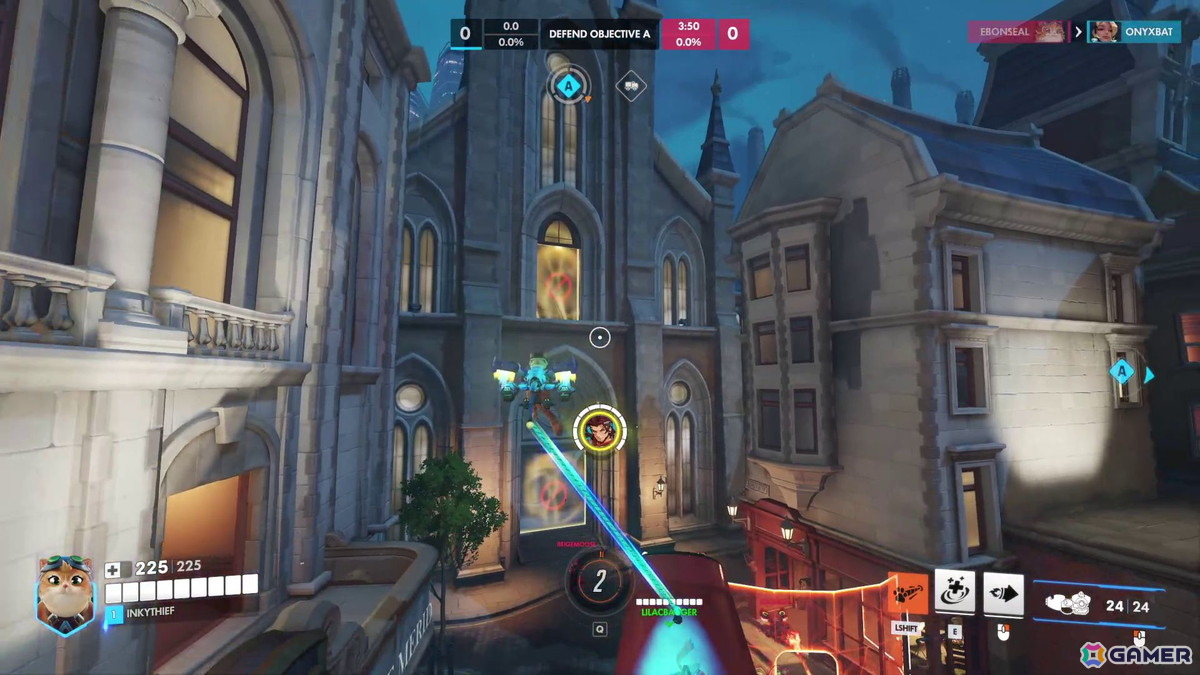Open the Defend Objective A tracker
1200x675 pixels.
point(598,34)
